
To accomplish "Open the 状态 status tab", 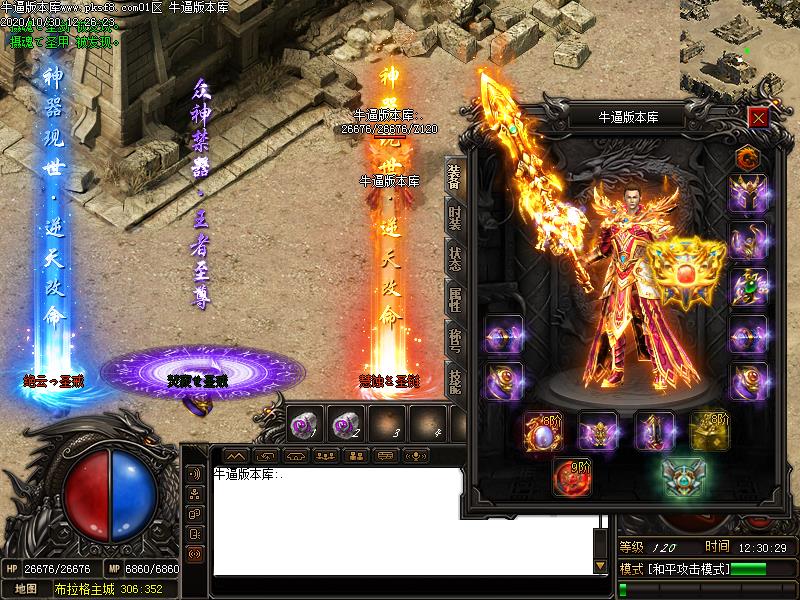I will coord(455,258).
